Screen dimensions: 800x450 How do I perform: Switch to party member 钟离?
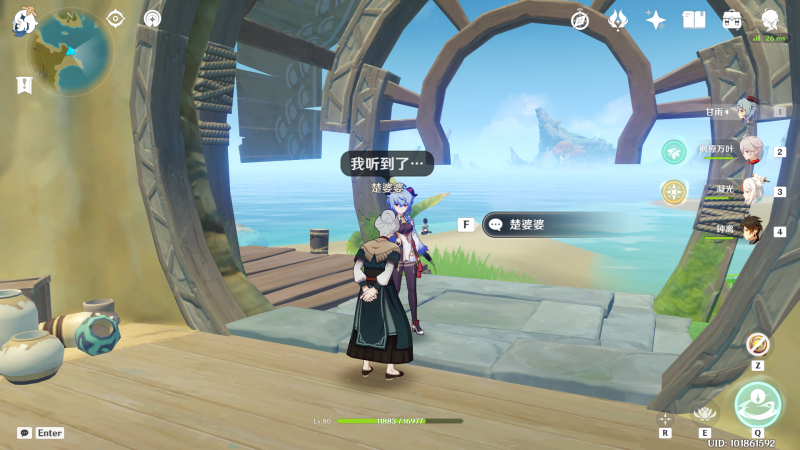[751, 230]
